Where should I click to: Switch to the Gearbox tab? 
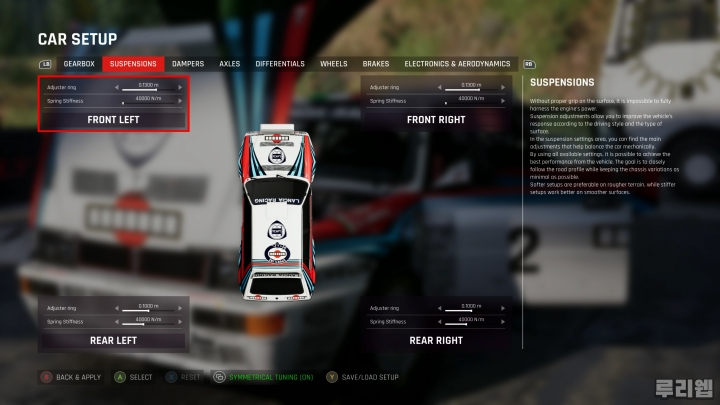pos(79,64)
